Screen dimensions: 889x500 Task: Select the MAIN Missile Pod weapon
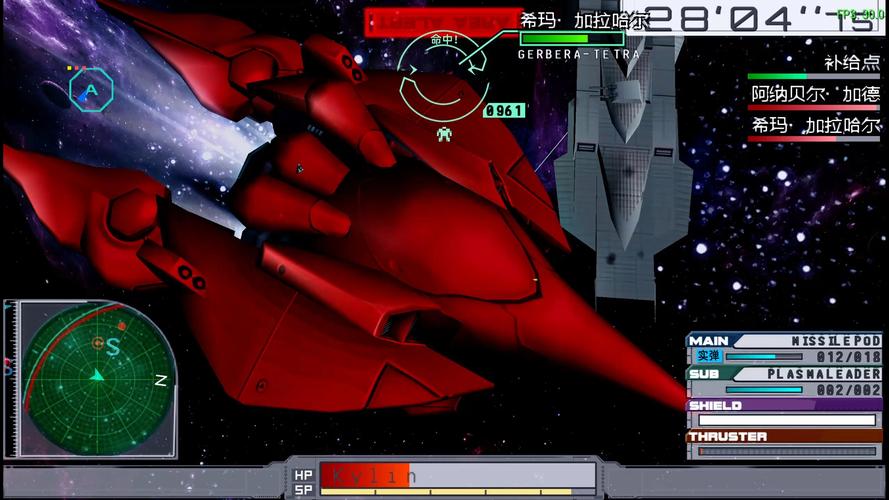coord(785,348)
